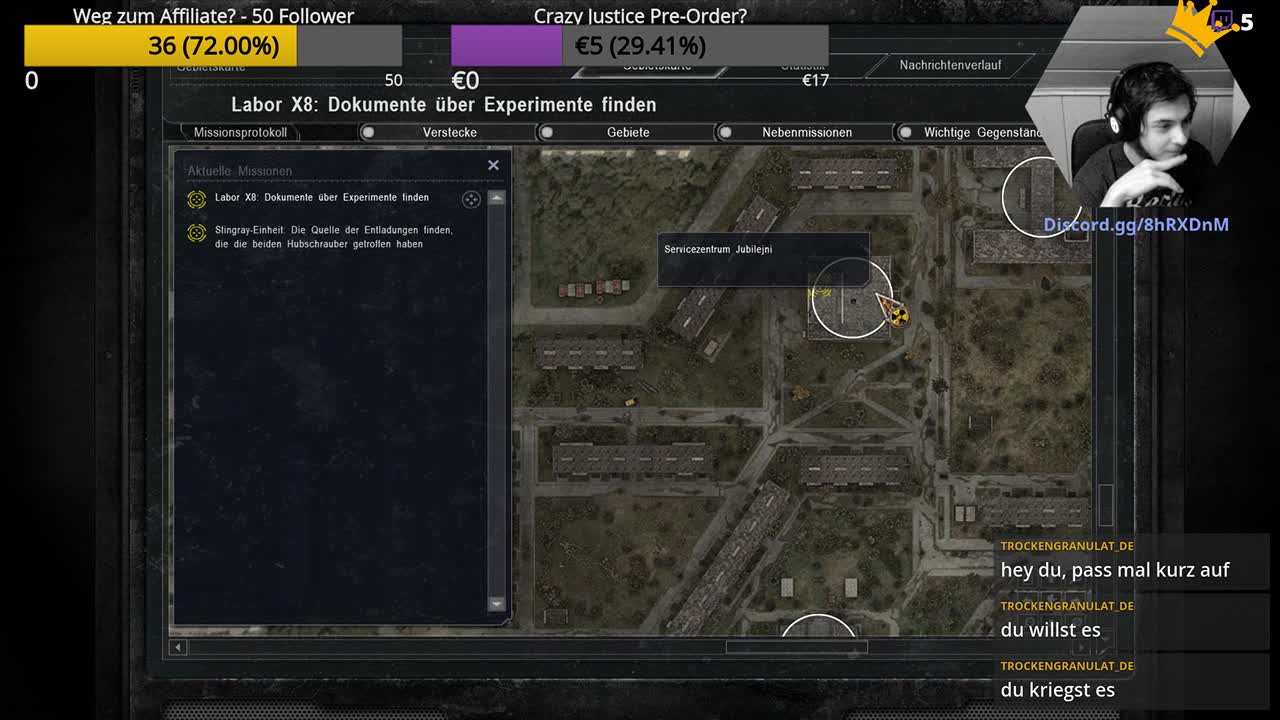This screenshot has width=1280, height=720.
Task: Click the radiation marker on the map
Action: point(898,317)
